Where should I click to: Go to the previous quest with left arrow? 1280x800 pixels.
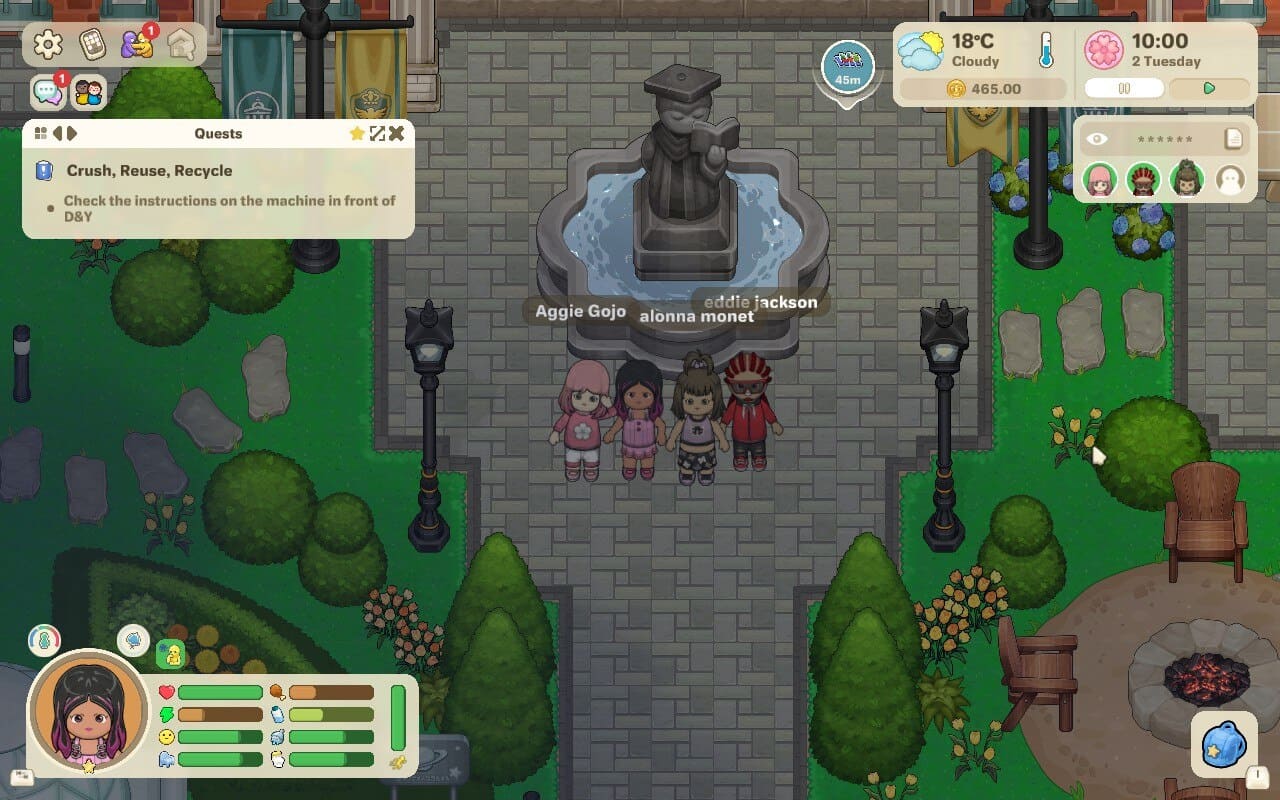point(57,133)
